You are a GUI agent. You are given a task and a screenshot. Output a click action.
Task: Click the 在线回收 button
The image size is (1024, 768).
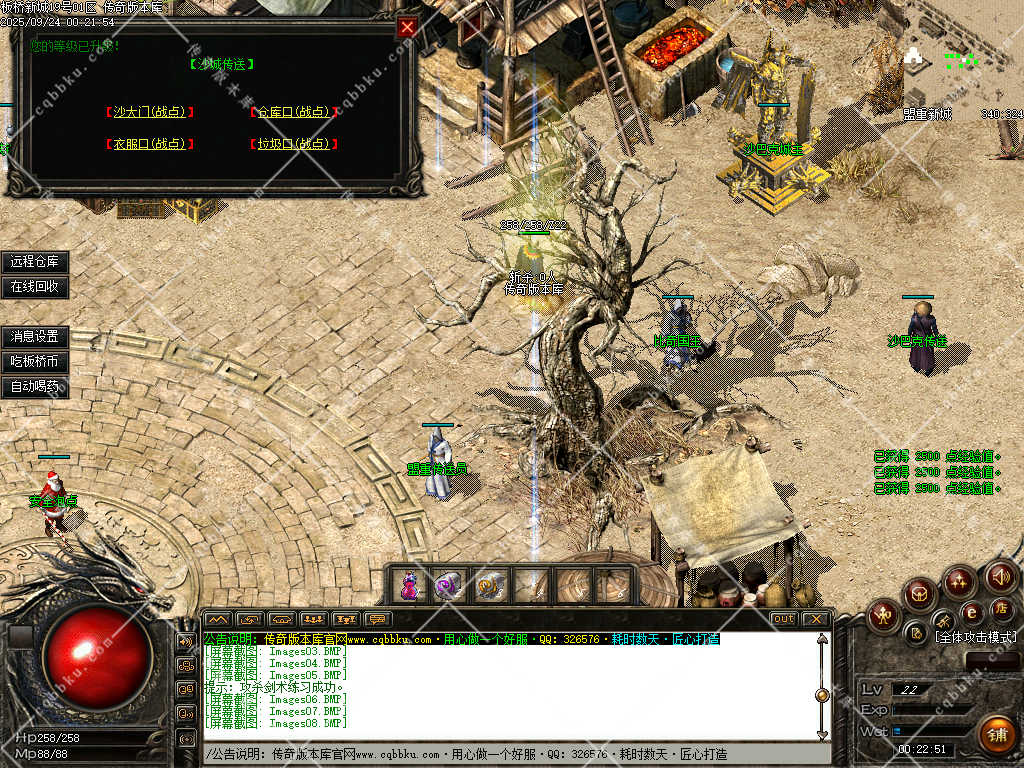35,287
